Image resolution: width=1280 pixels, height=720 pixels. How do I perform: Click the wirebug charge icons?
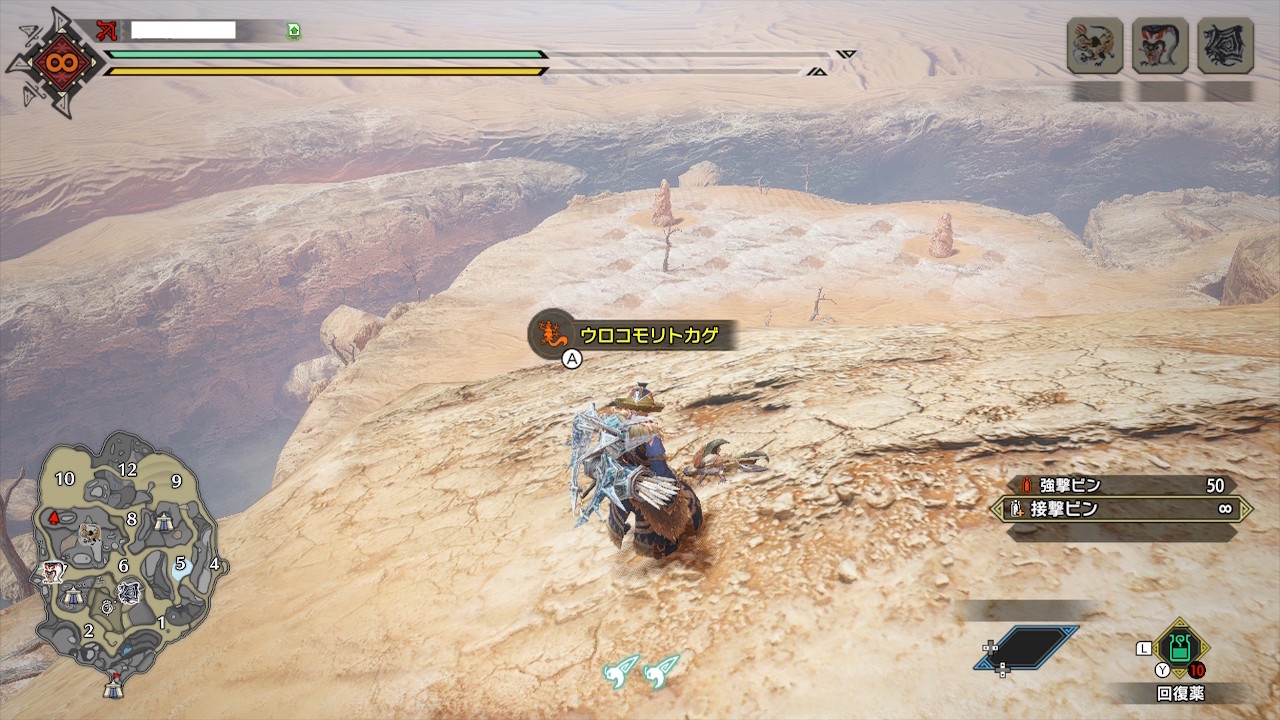(641, 671)
